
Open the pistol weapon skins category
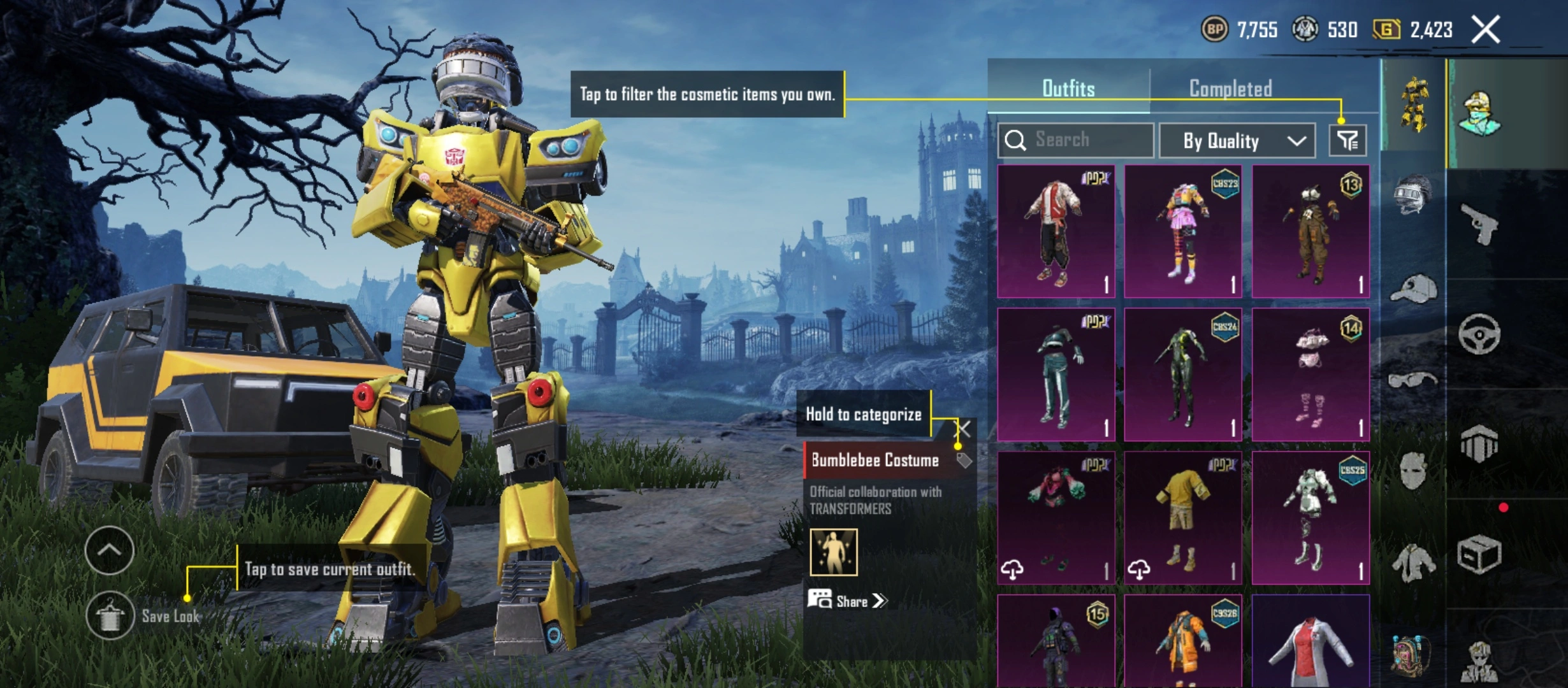coord(1479,224)
